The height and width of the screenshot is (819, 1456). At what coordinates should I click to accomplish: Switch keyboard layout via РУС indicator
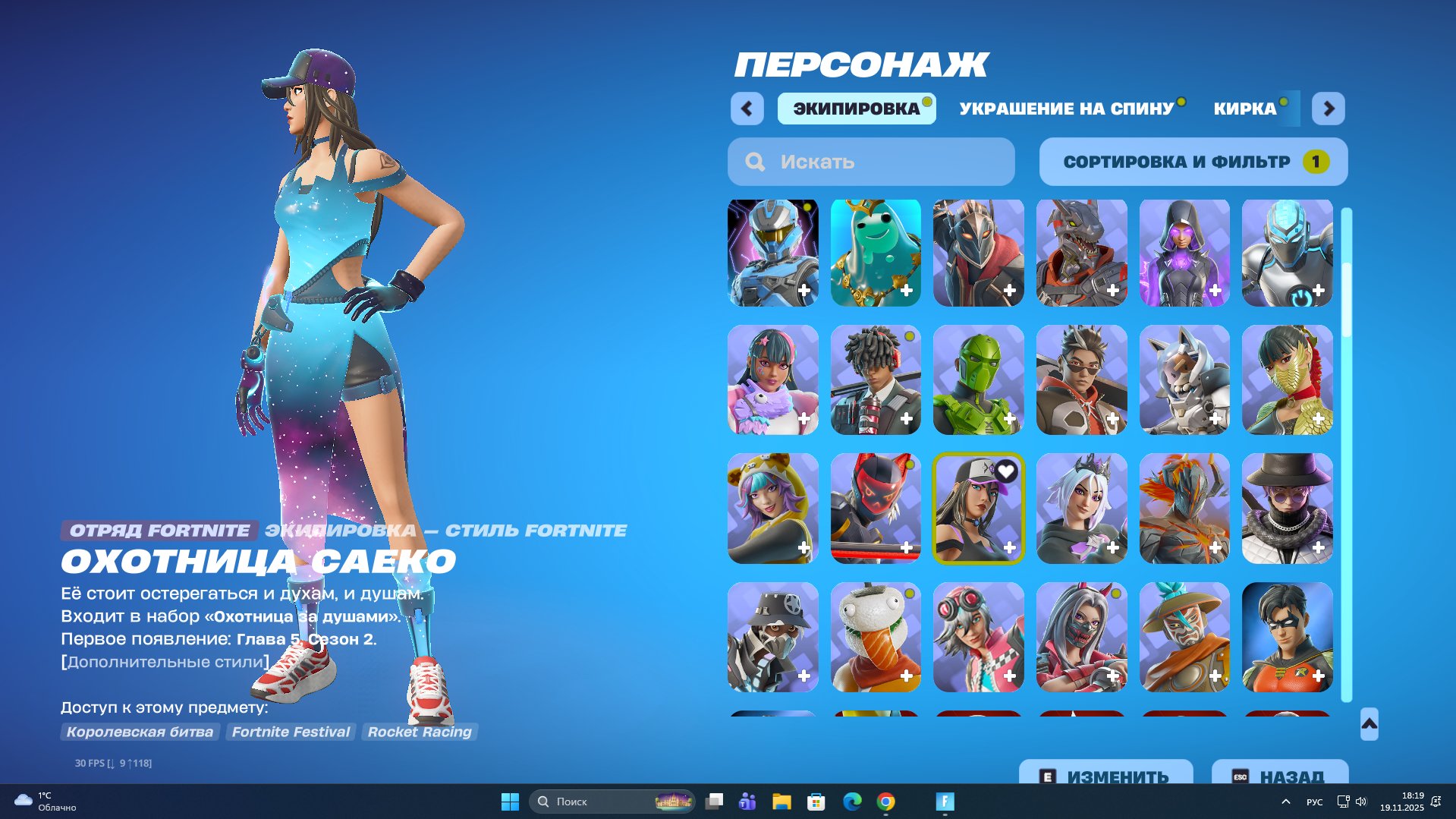(x=1315, y=802)
